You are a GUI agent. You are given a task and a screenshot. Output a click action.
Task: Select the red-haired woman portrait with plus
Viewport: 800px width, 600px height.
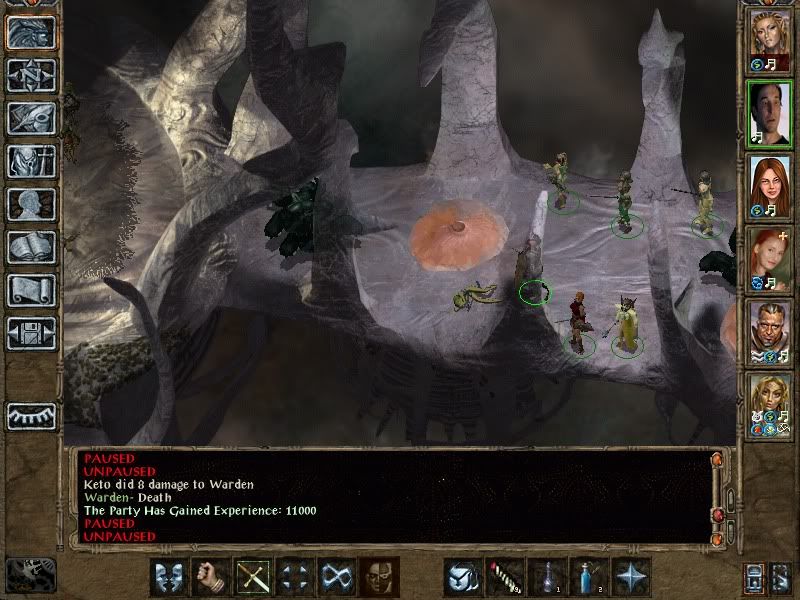770,257
